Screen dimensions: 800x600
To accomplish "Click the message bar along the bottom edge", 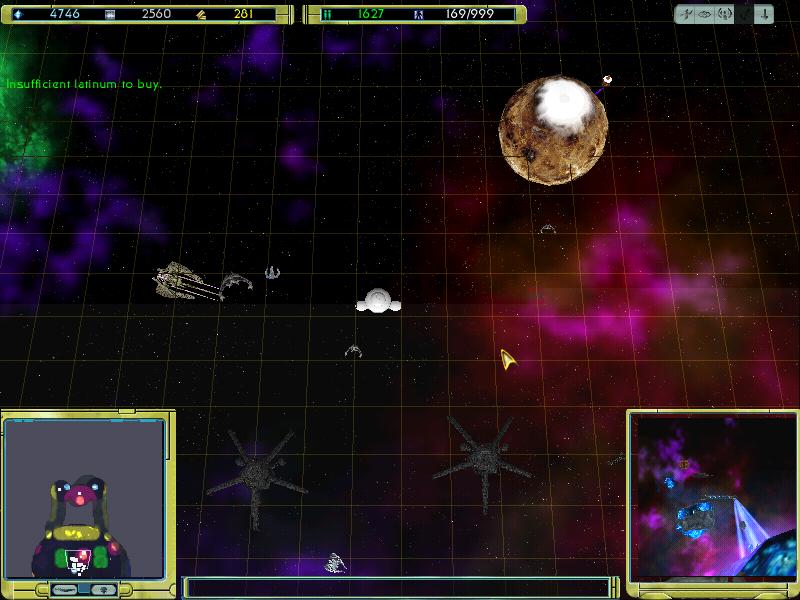I will (x=397, y=588).
